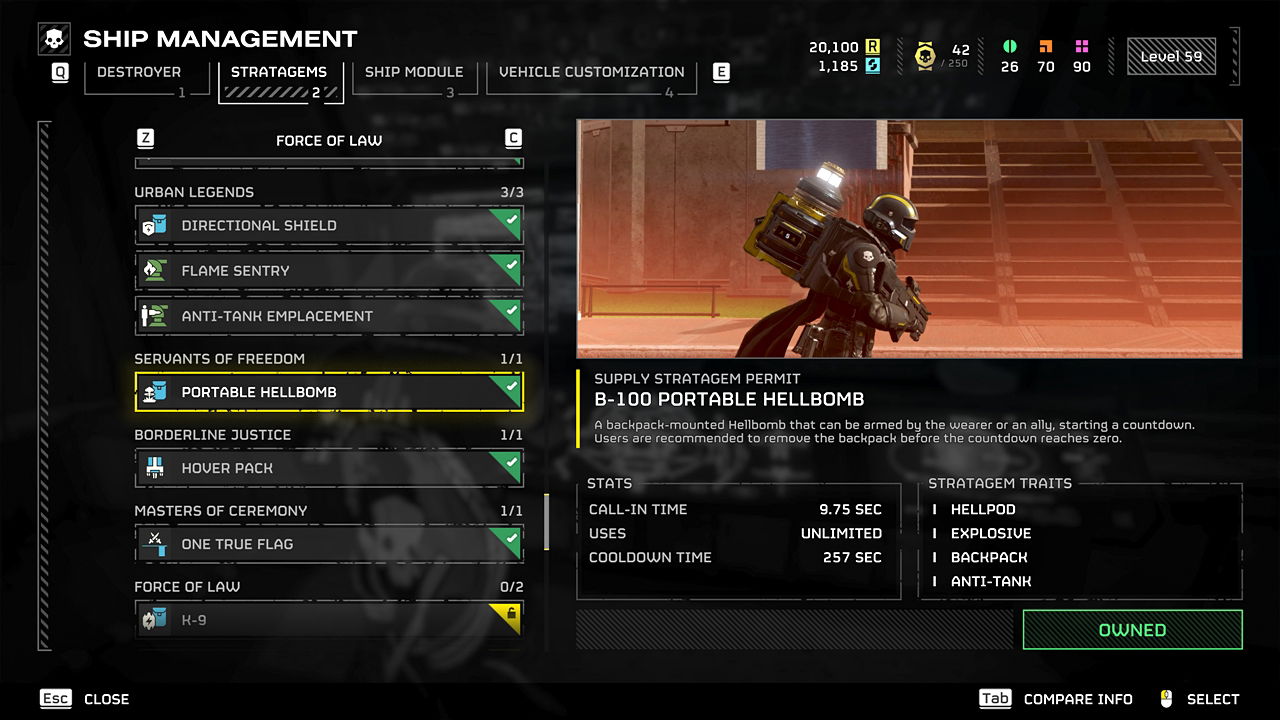Click the Portable Hellbomb preview image
Image resolution: width=1280 pixels, height=720 pixels.
click(909, 239)
